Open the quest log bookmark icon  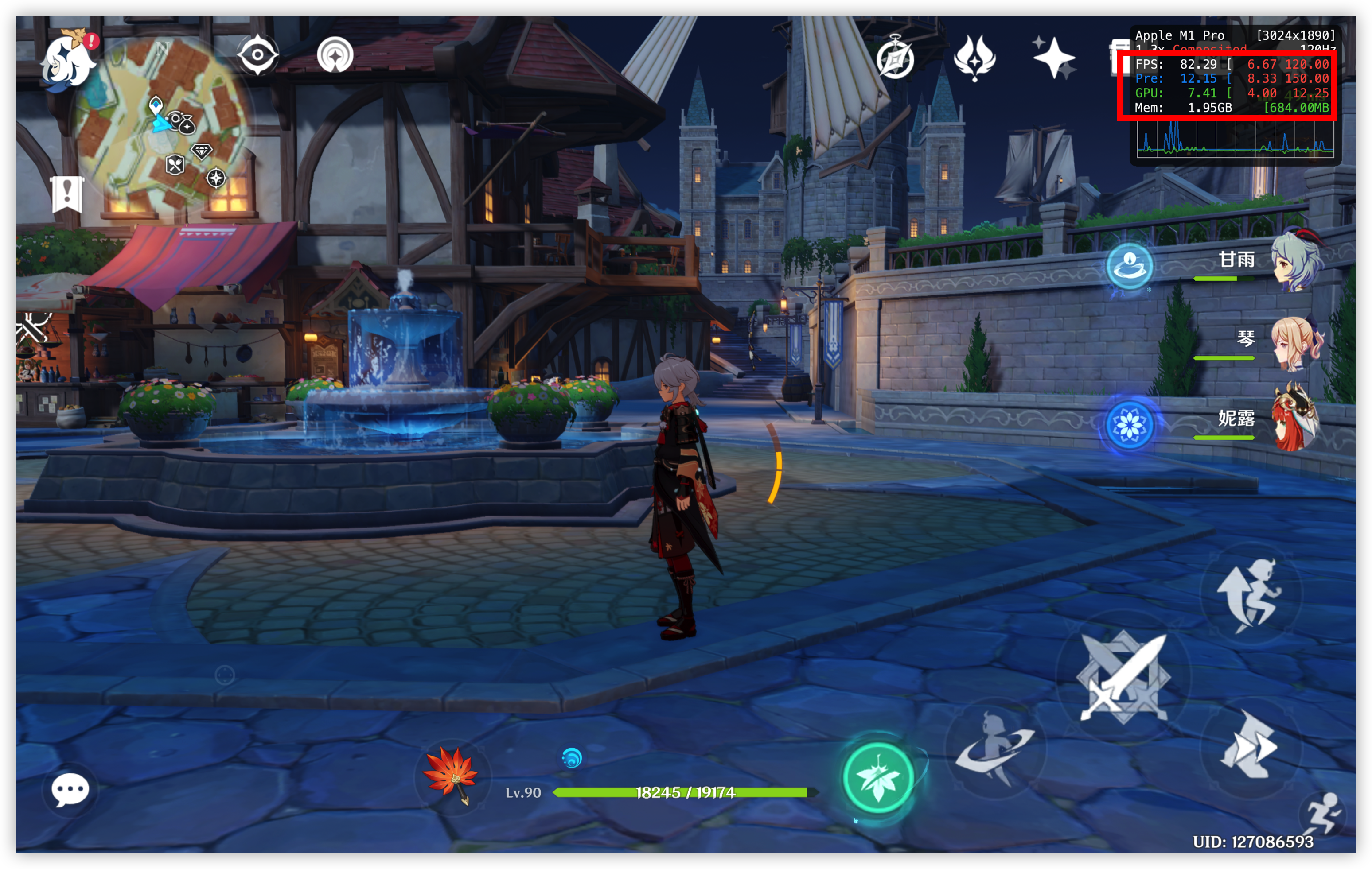[x=67, y=194]
